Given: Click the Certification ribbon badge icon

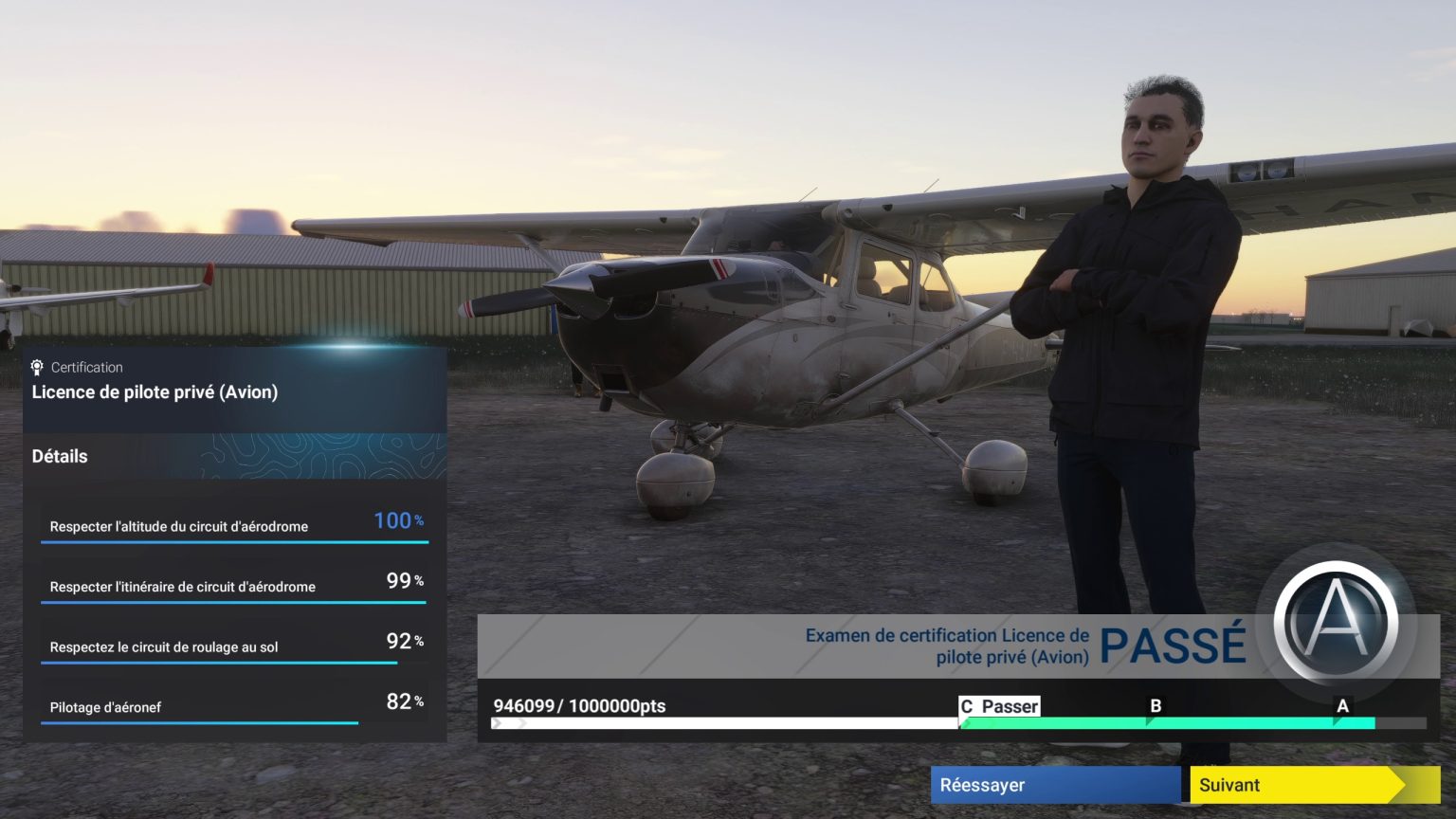Looking at the screenshot, I should coord(36,367).
